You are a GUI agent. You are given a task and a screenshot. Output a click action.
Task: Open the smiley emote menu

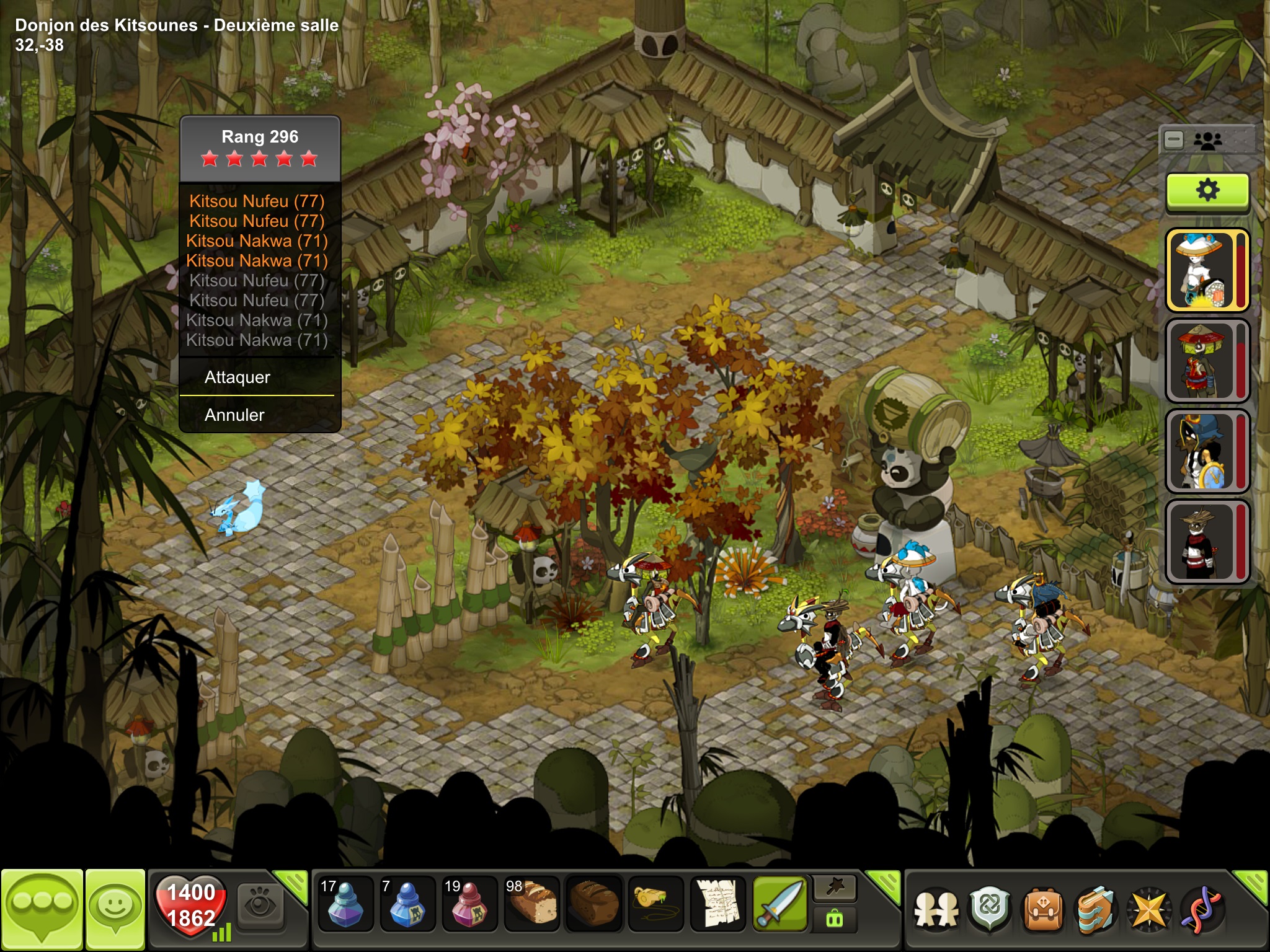(x=115, y=909)
